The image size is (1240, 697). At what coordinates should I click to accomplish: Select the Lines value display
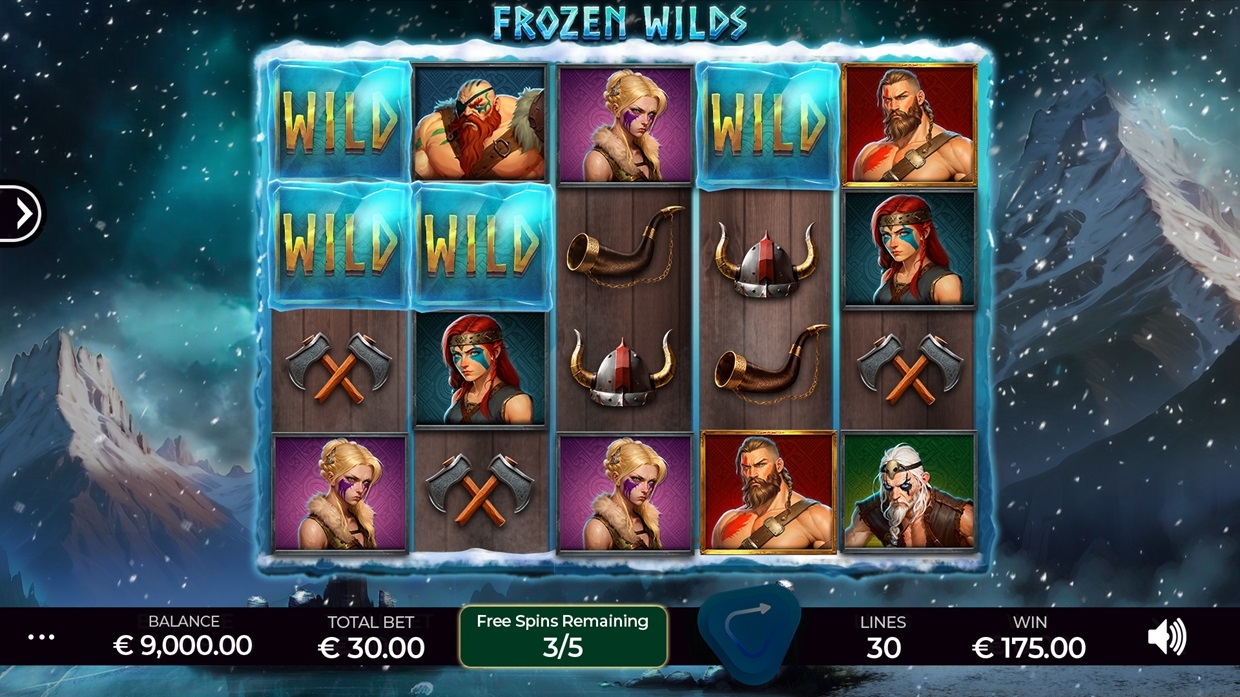click(883, 637)
